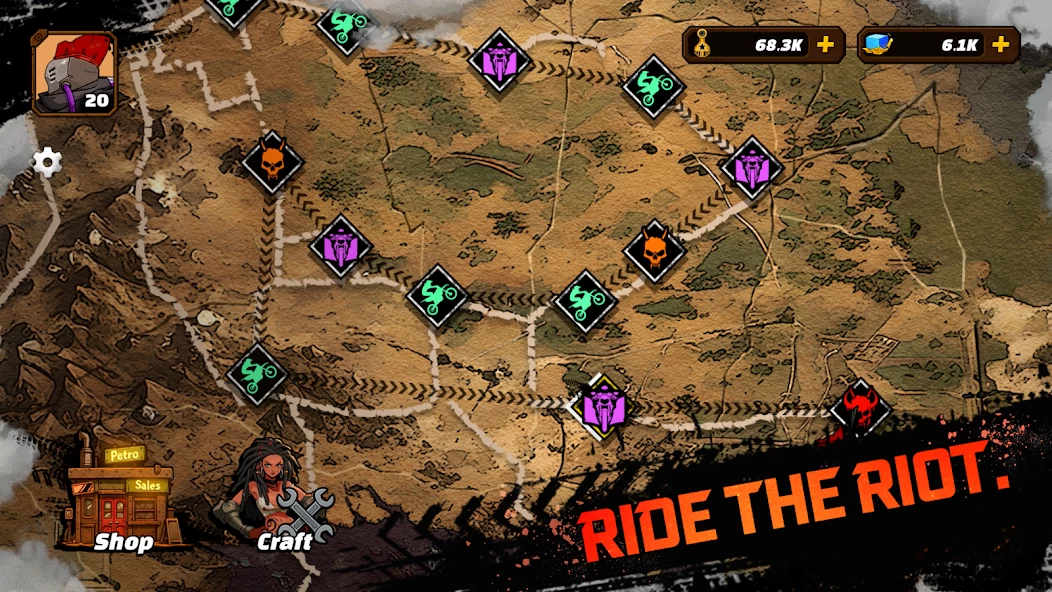Open the settings gear

click(x=47, y=162)
